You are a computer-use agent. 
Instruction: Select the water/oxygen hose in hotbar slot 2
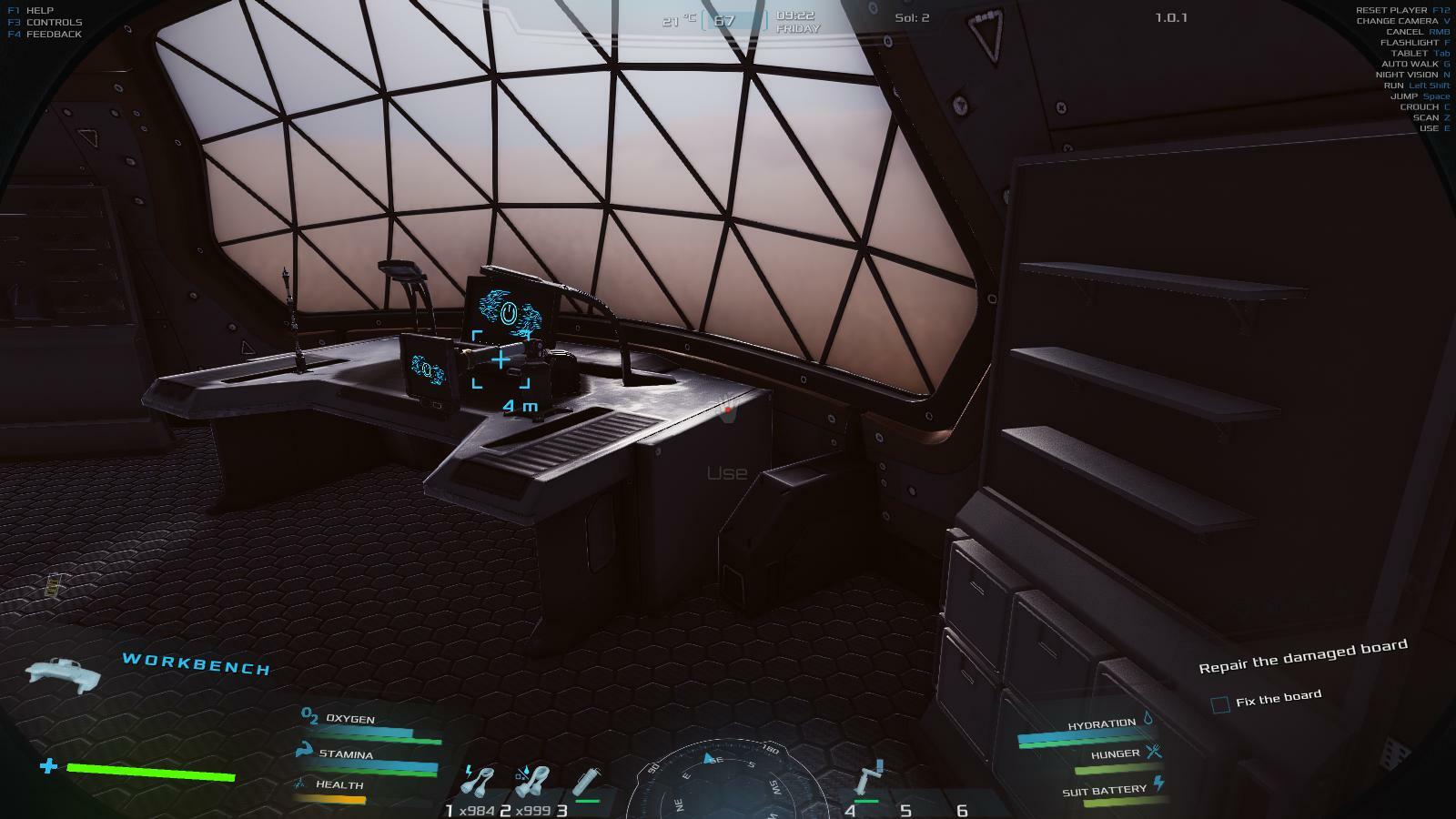(532, 781)
